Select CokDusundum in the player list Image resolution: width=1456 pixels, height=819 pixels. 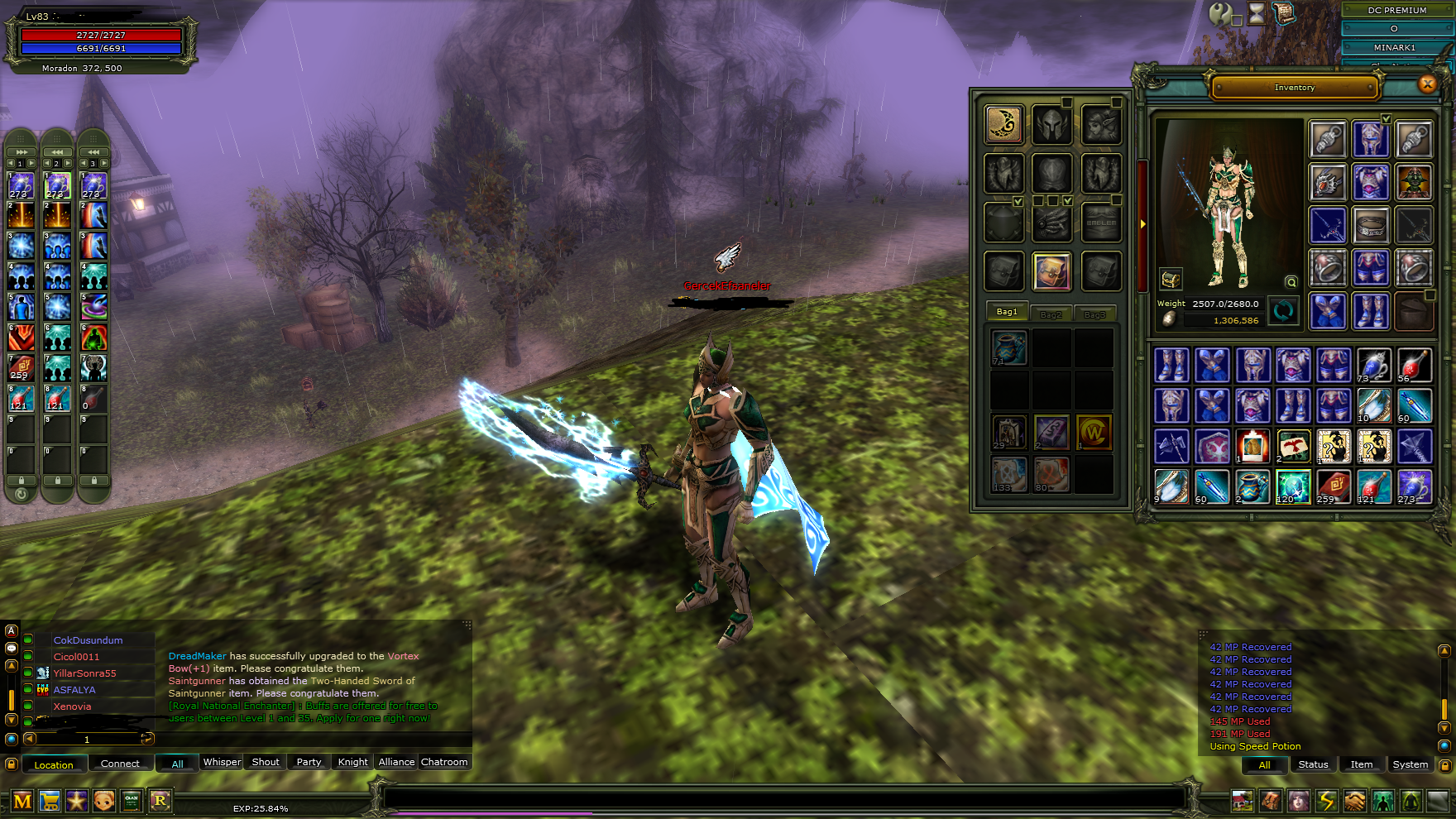(88, 640)
